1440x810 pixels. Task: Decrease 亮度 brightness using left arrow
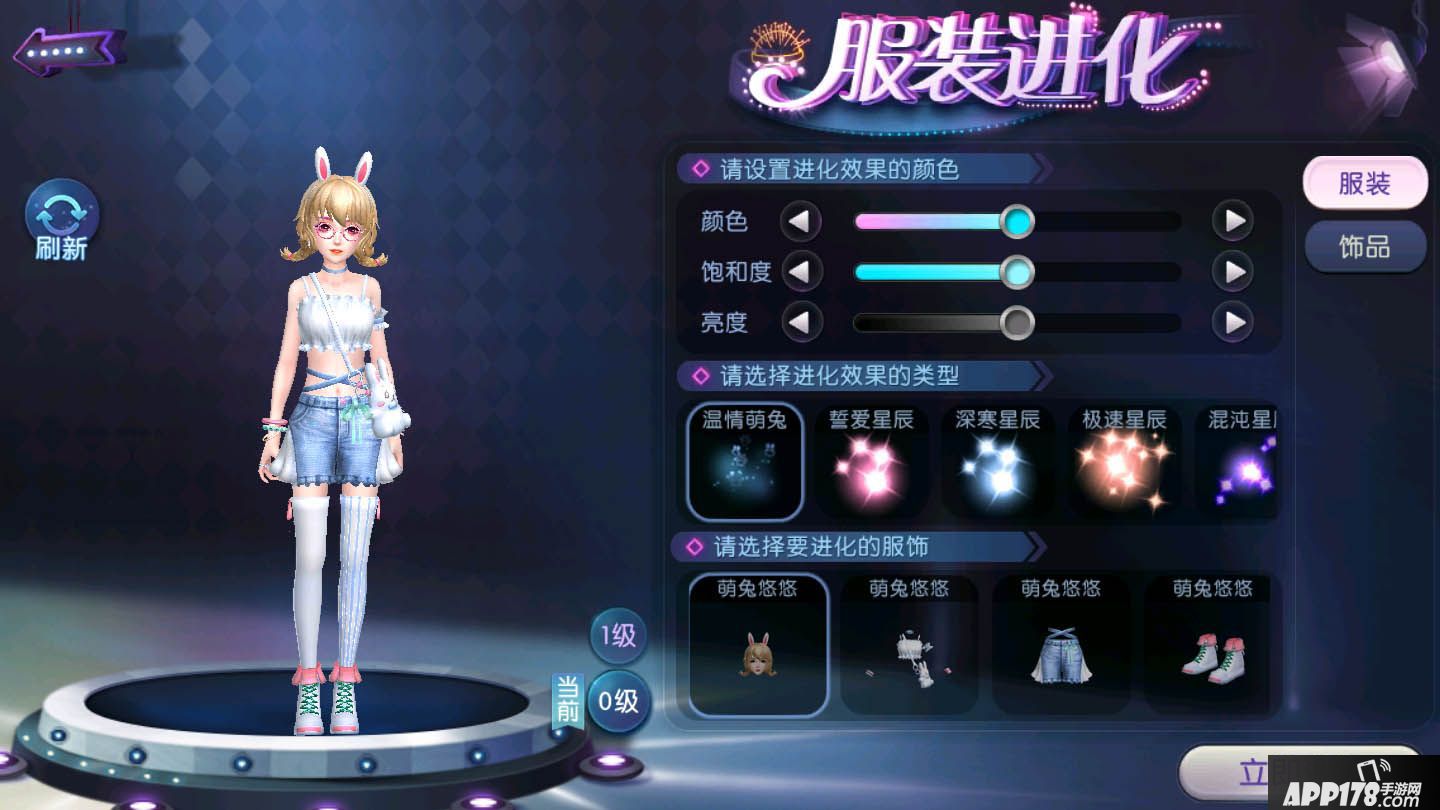coord(801,323)
